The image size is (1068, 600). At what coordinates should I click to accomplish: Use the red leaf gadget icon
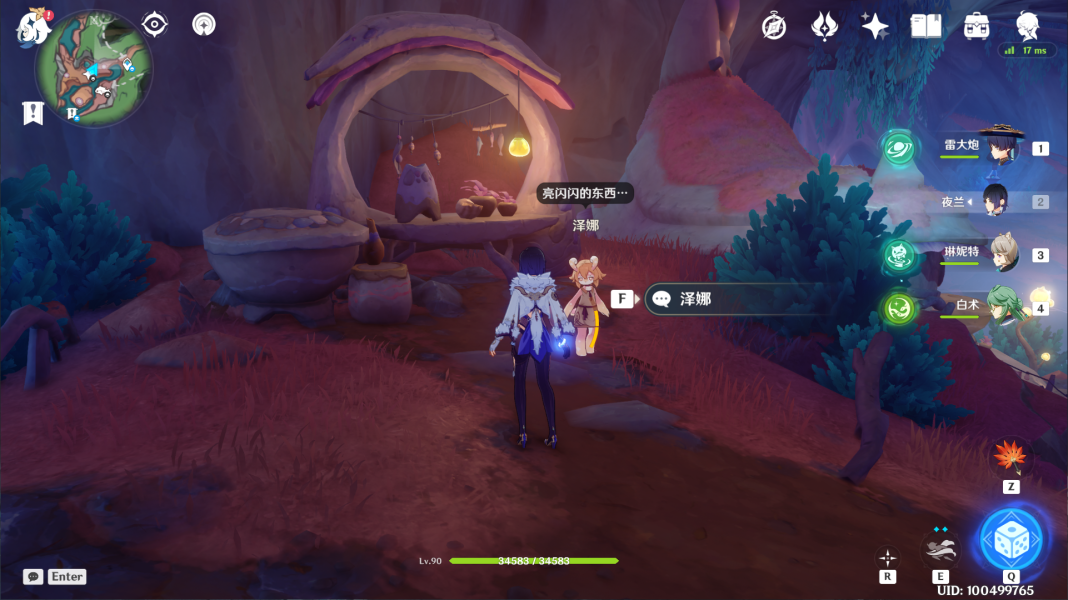point(1011,457)
